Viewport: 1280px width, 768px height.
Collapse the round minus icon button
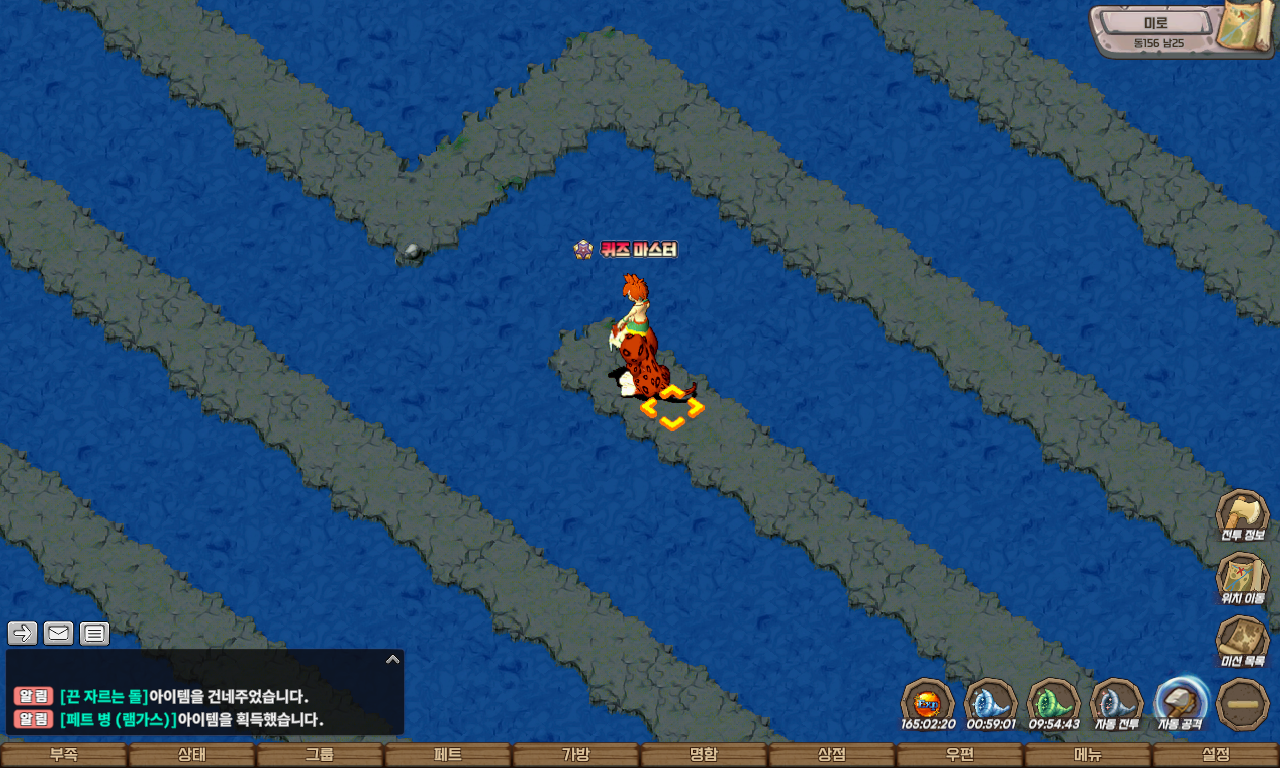(x=1243, y=704)
